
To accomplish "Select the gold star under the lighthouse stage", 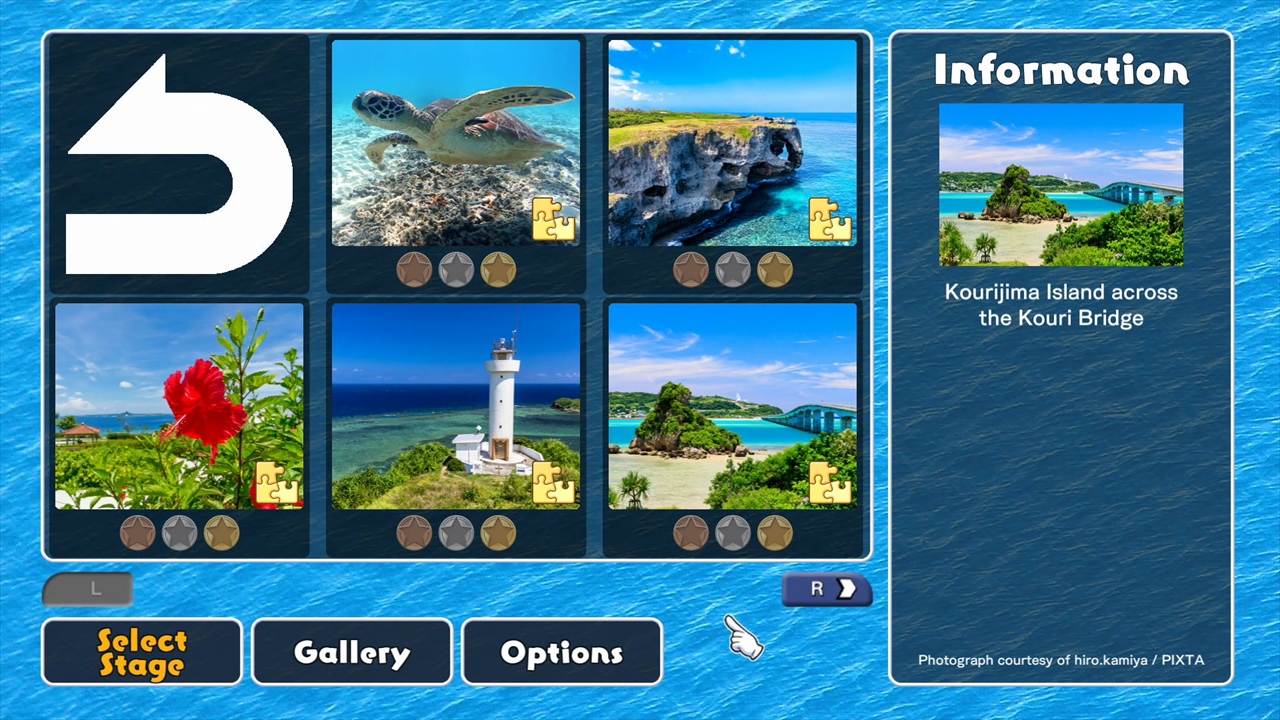I will click(497, 533).
